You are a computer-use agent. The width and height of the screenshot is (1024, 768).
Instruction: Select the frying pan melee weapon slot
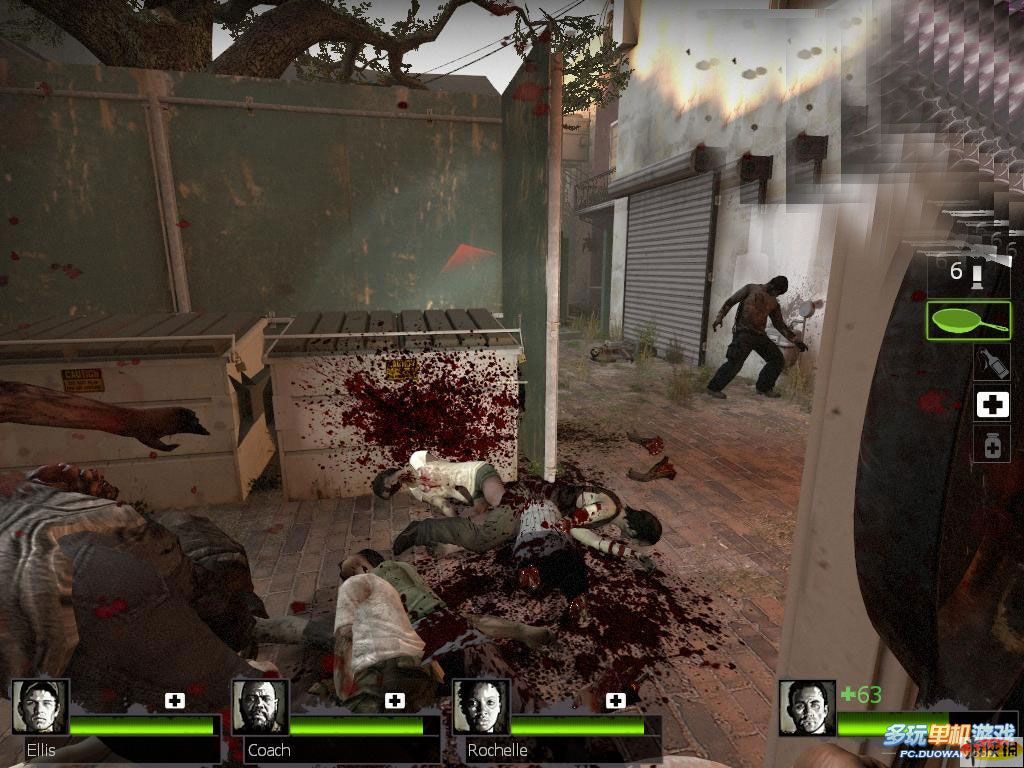(x=968, y=321)
